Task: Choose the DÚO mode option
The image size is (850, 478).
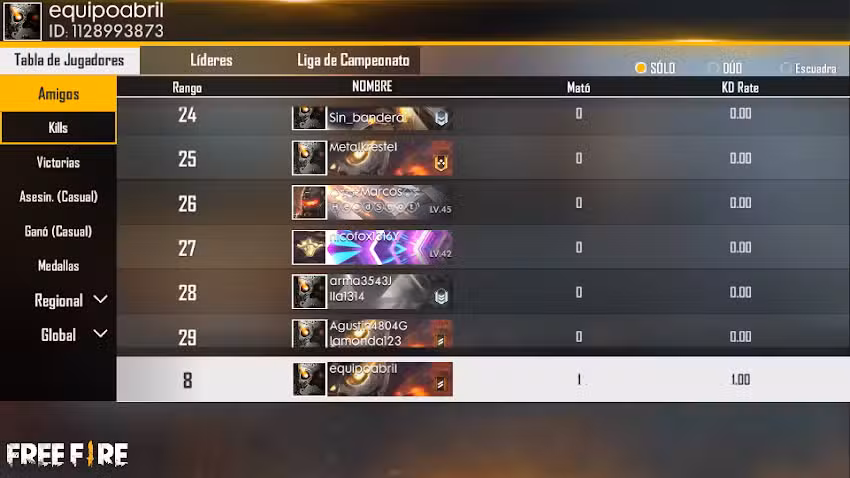Action: pos(726,68)
